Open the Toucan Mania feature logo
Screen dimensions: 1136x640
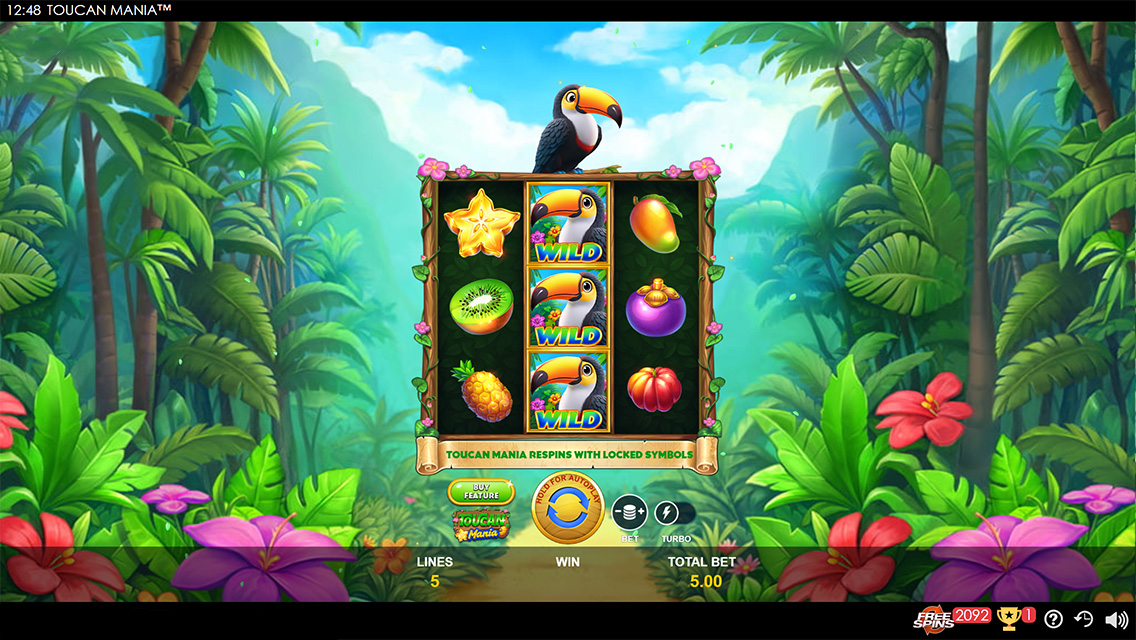(481, 523)
